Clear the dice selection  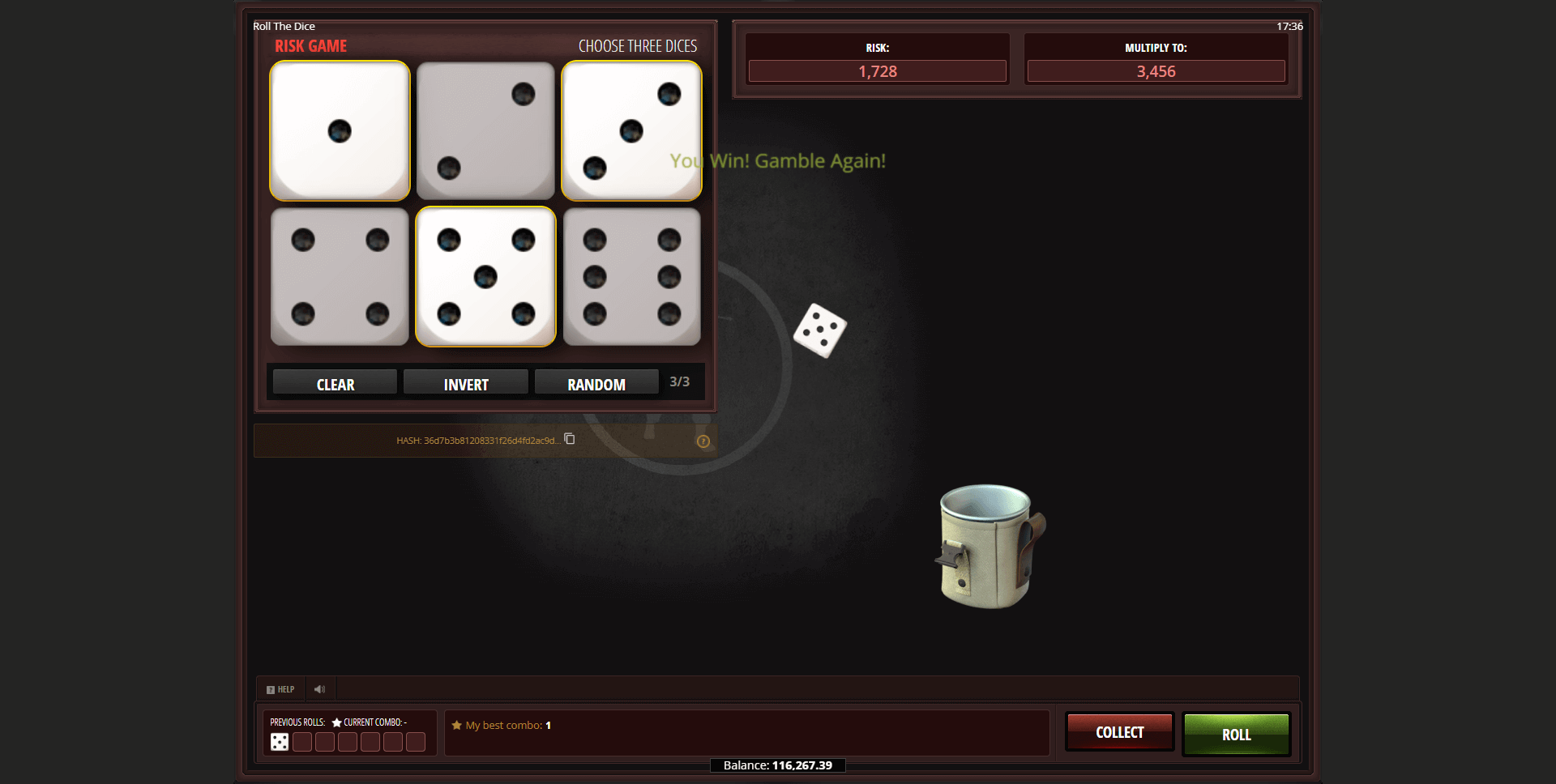tap(335, 384)
